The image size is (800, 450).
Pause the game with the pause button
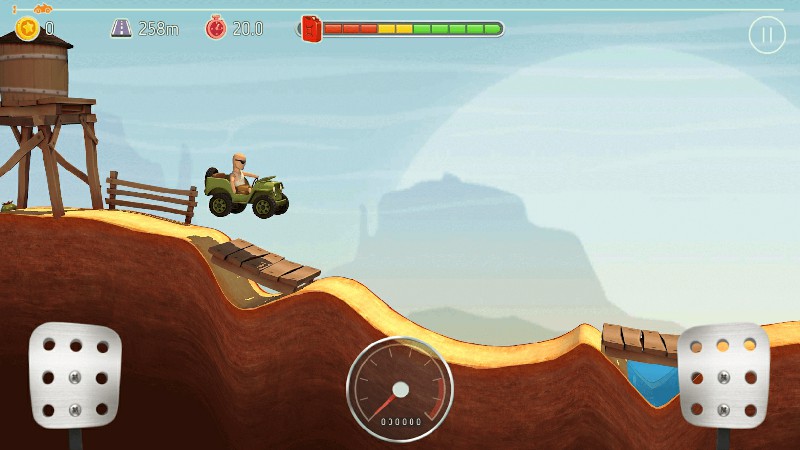click(767, 36)
